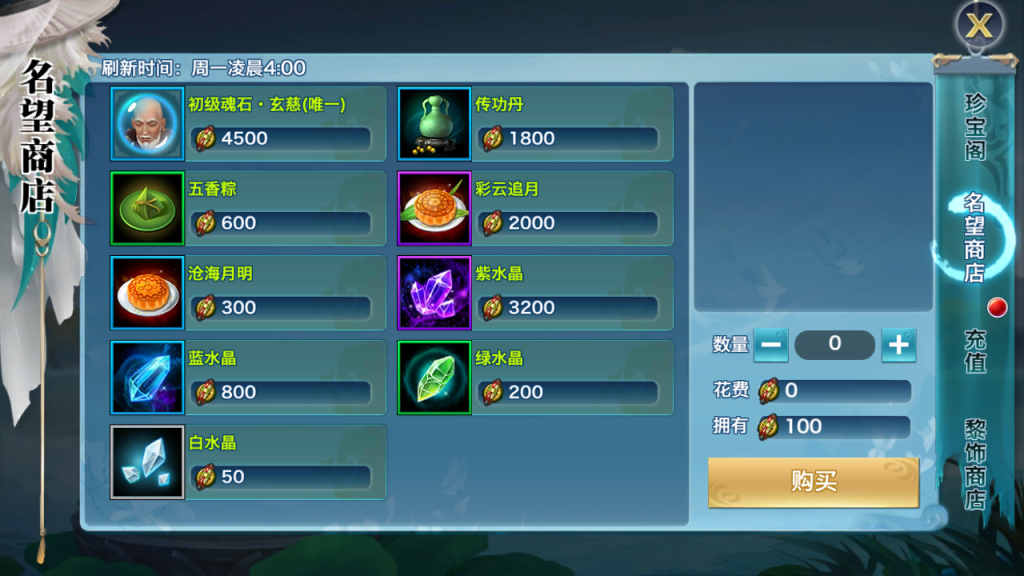Pick the 彩云追月 mooncake item
The image size is (1024, 576).
[x=434, y=208]
